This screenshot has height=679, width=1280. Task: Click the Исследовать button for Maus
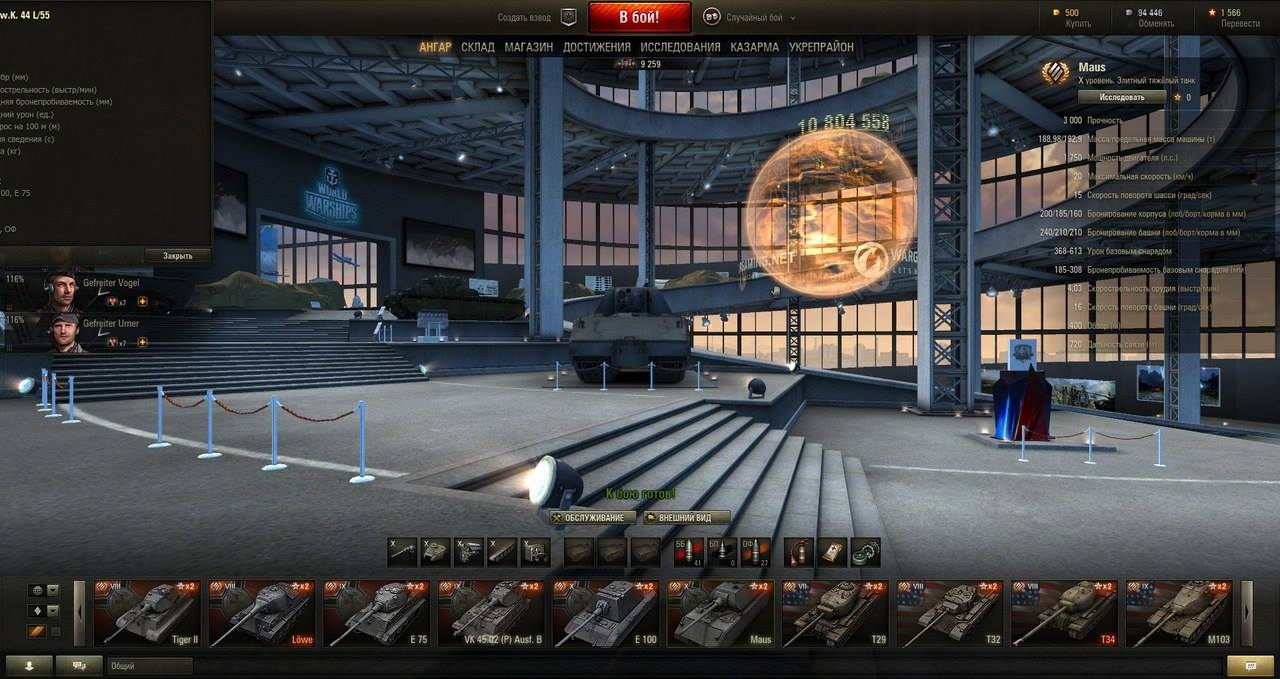[x=1121, y=97]
